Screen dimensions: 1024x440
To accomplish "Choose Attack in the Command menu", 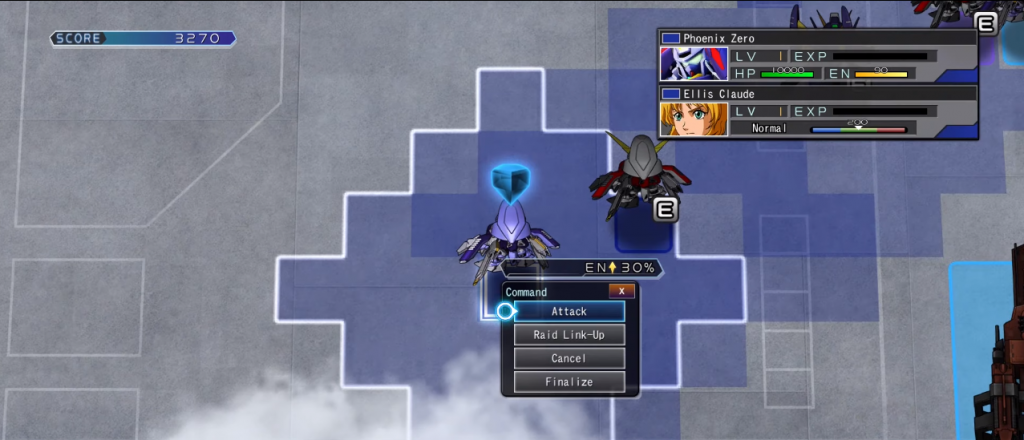I will (569, 311).
